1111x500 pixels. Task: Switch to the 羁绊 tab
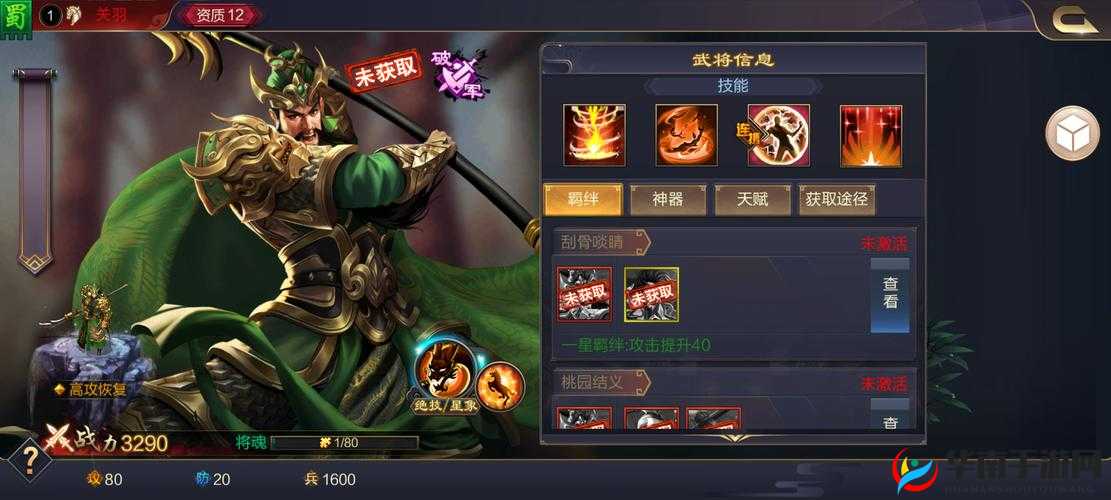(x=582, y=199)
